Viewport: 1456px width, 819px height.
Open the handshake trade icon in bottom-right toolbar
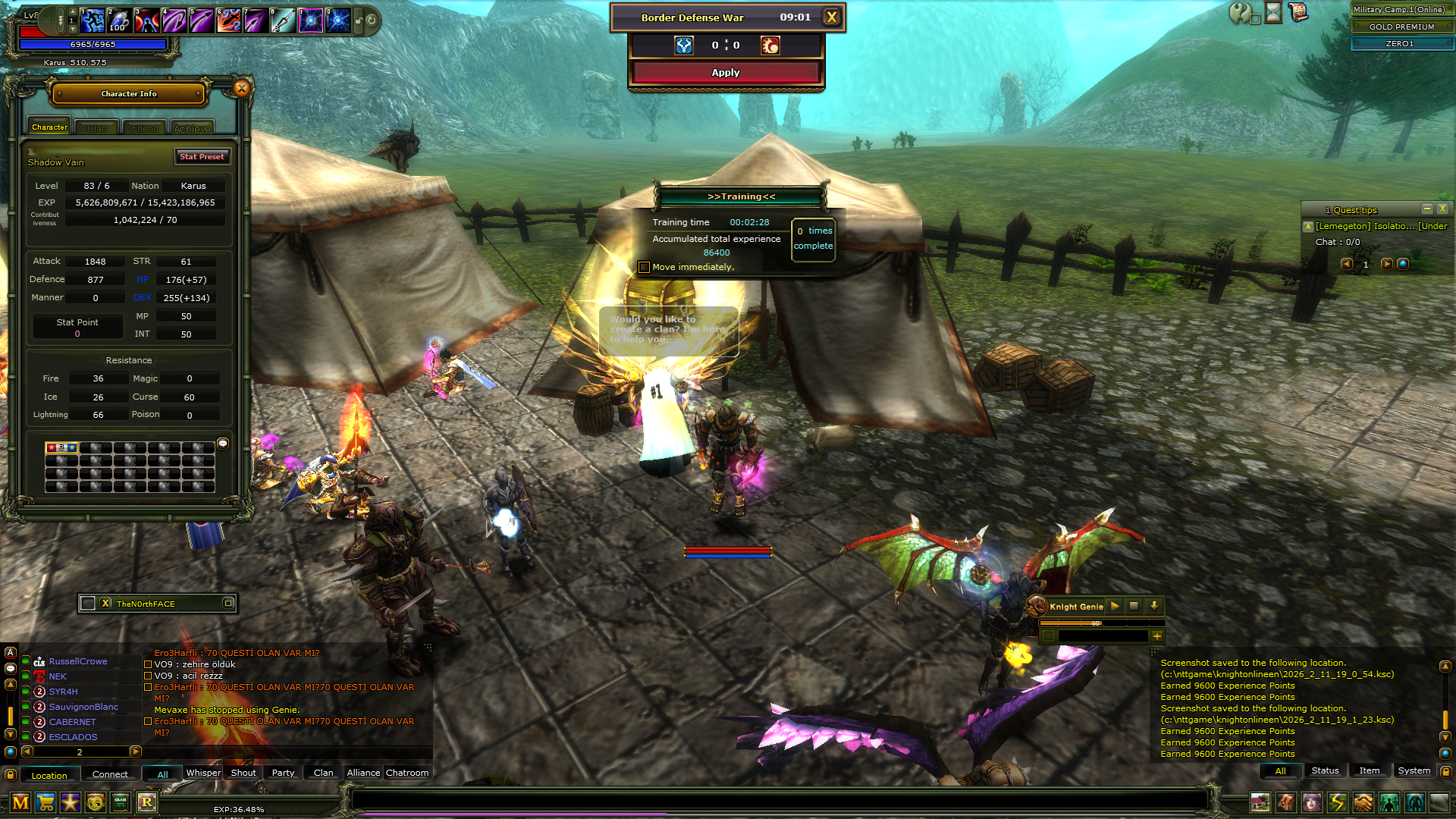pyautogui.click(x=1363, y=802)
